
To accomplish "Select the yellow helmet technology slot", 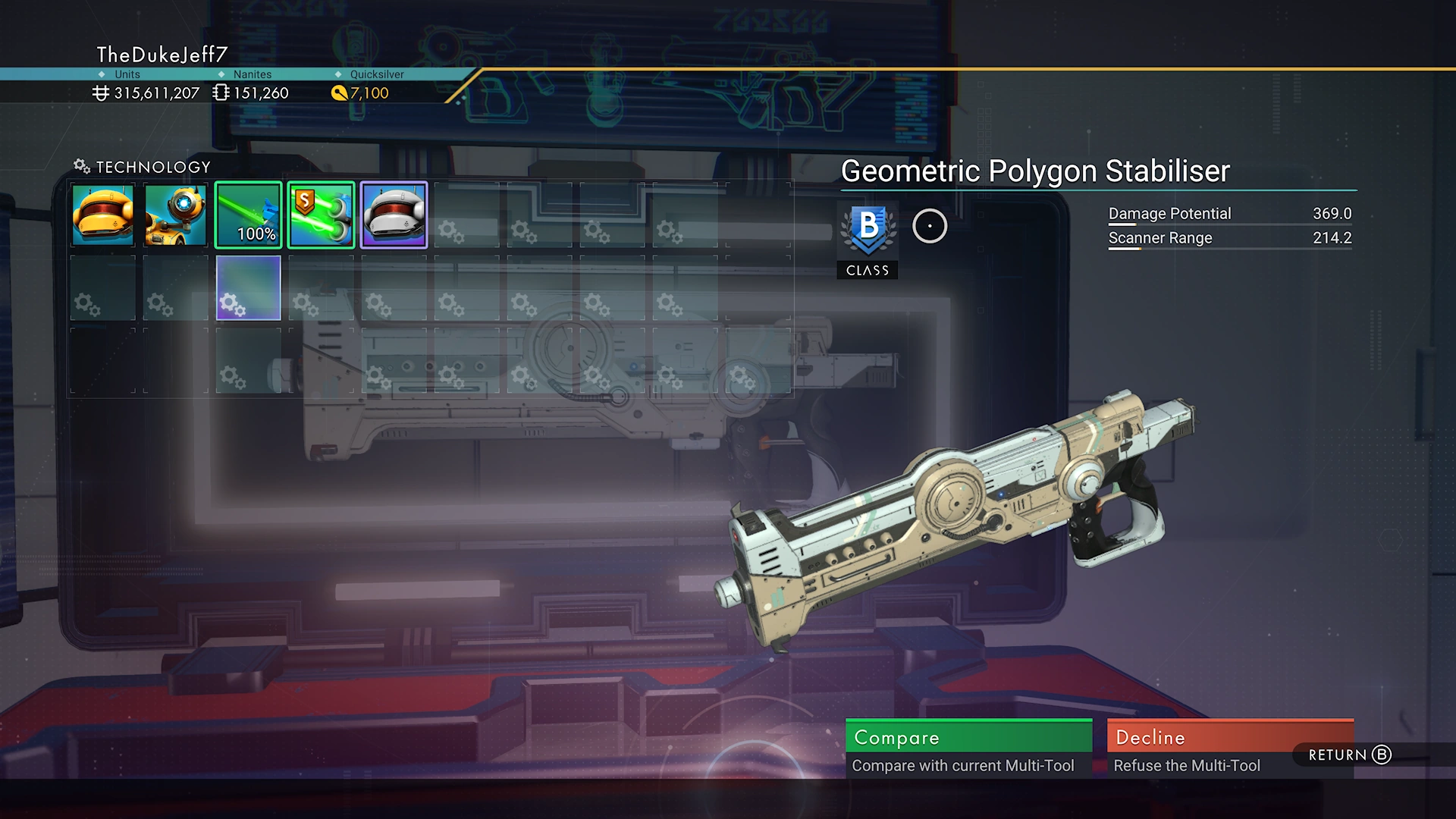I will (103, 215).
